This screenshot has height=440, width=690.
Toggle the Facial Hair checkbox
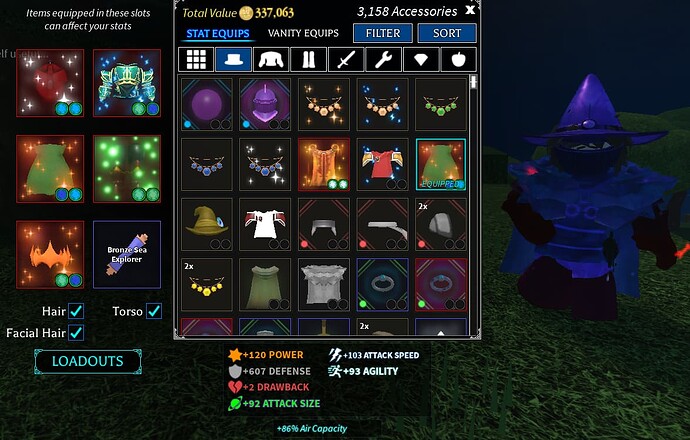76,332
